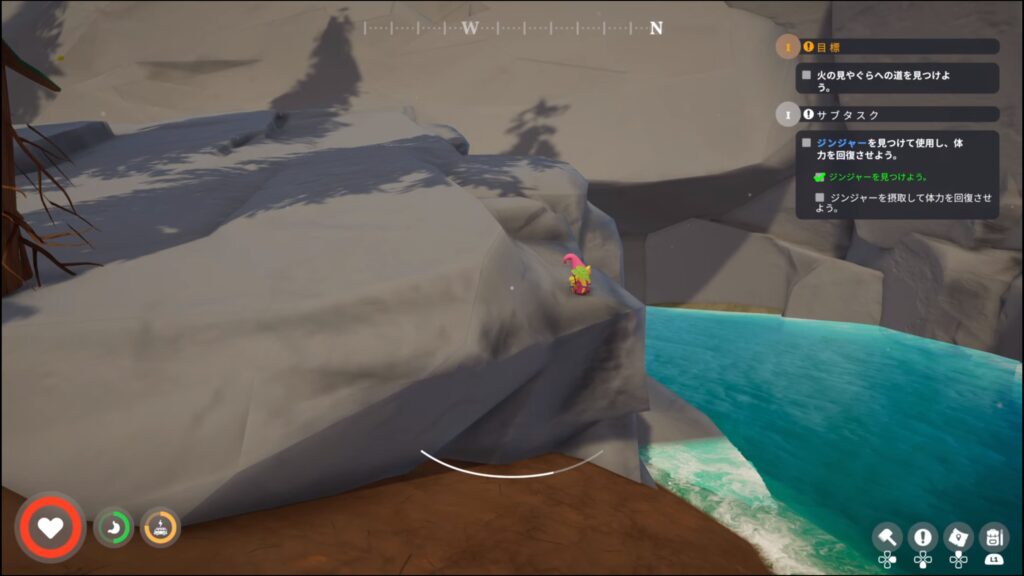
Task: Select the orange energy status icon
Action: [160, 527]
